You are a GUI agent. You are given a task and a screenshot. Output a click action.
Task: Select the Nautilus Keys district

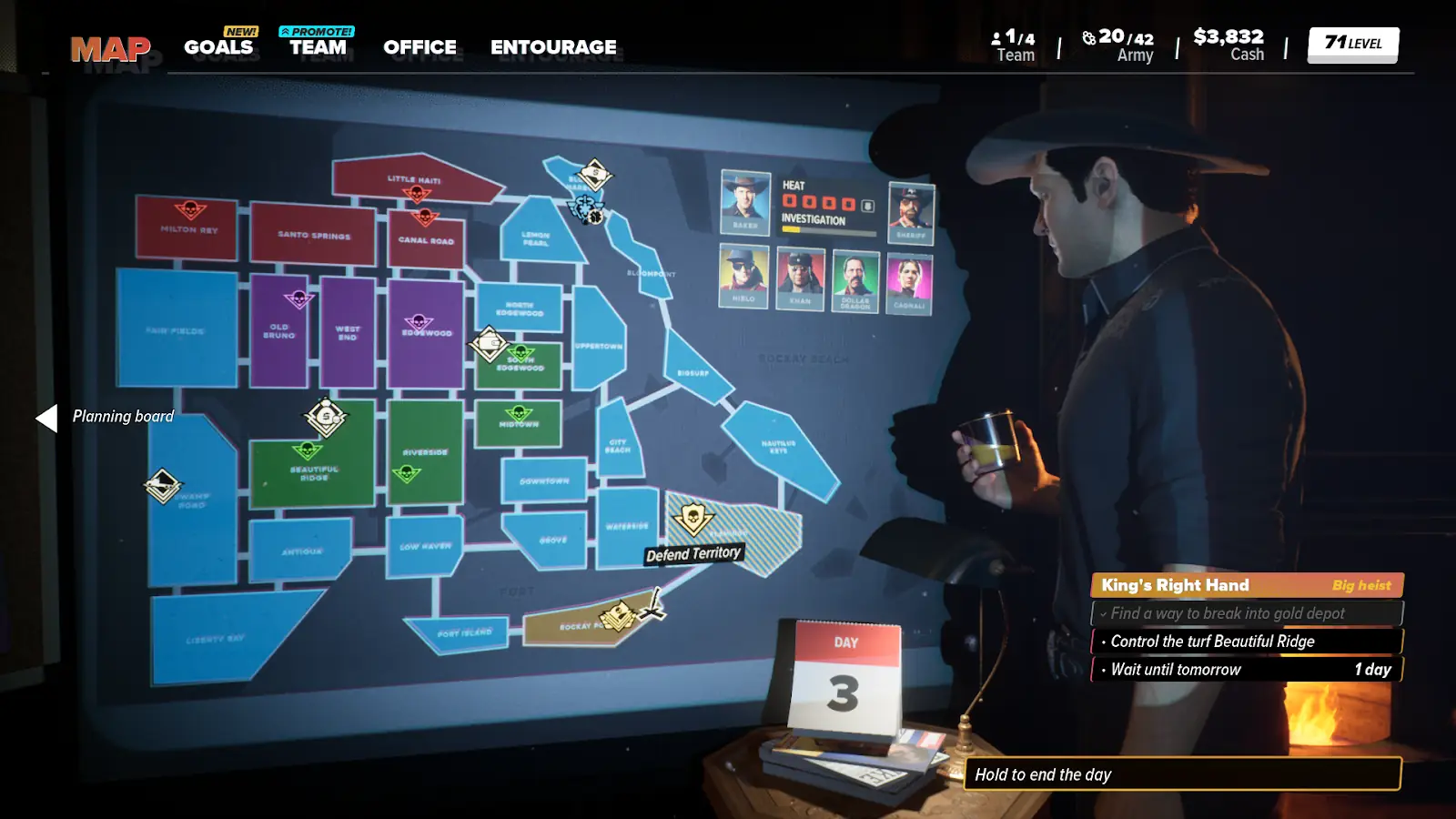coord(783,451)
